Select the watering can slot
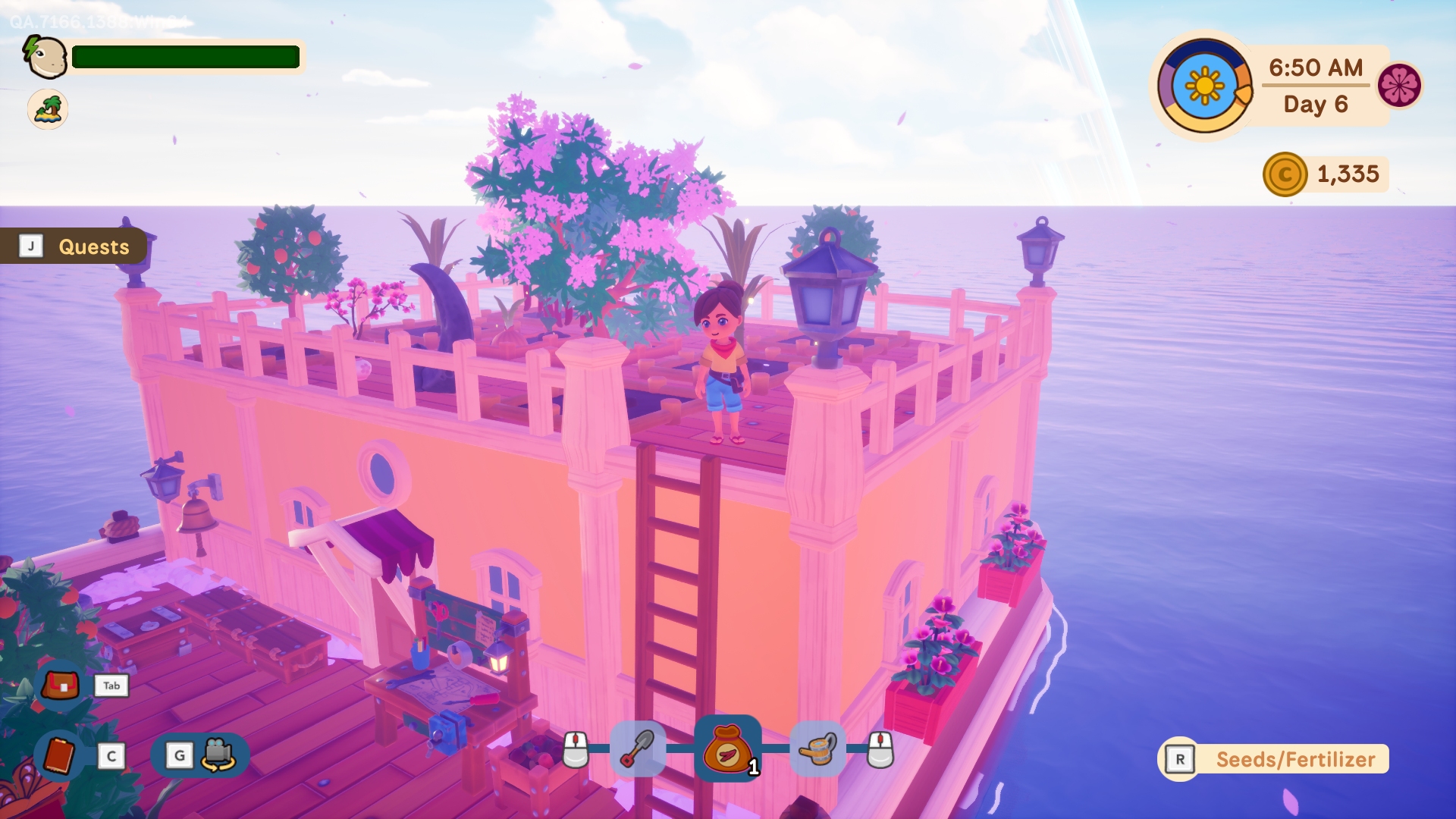Screen dimensions: 1456x819 click(817, 748)
